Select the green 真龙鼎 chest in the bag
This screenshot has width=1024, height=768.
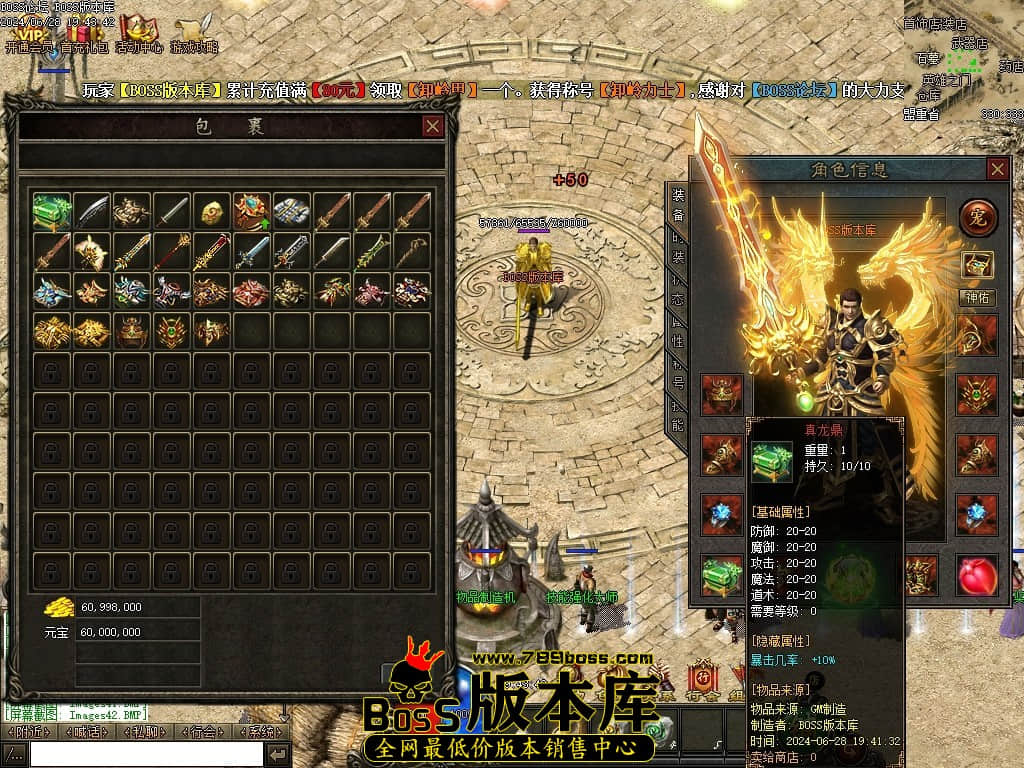(51, 211)
